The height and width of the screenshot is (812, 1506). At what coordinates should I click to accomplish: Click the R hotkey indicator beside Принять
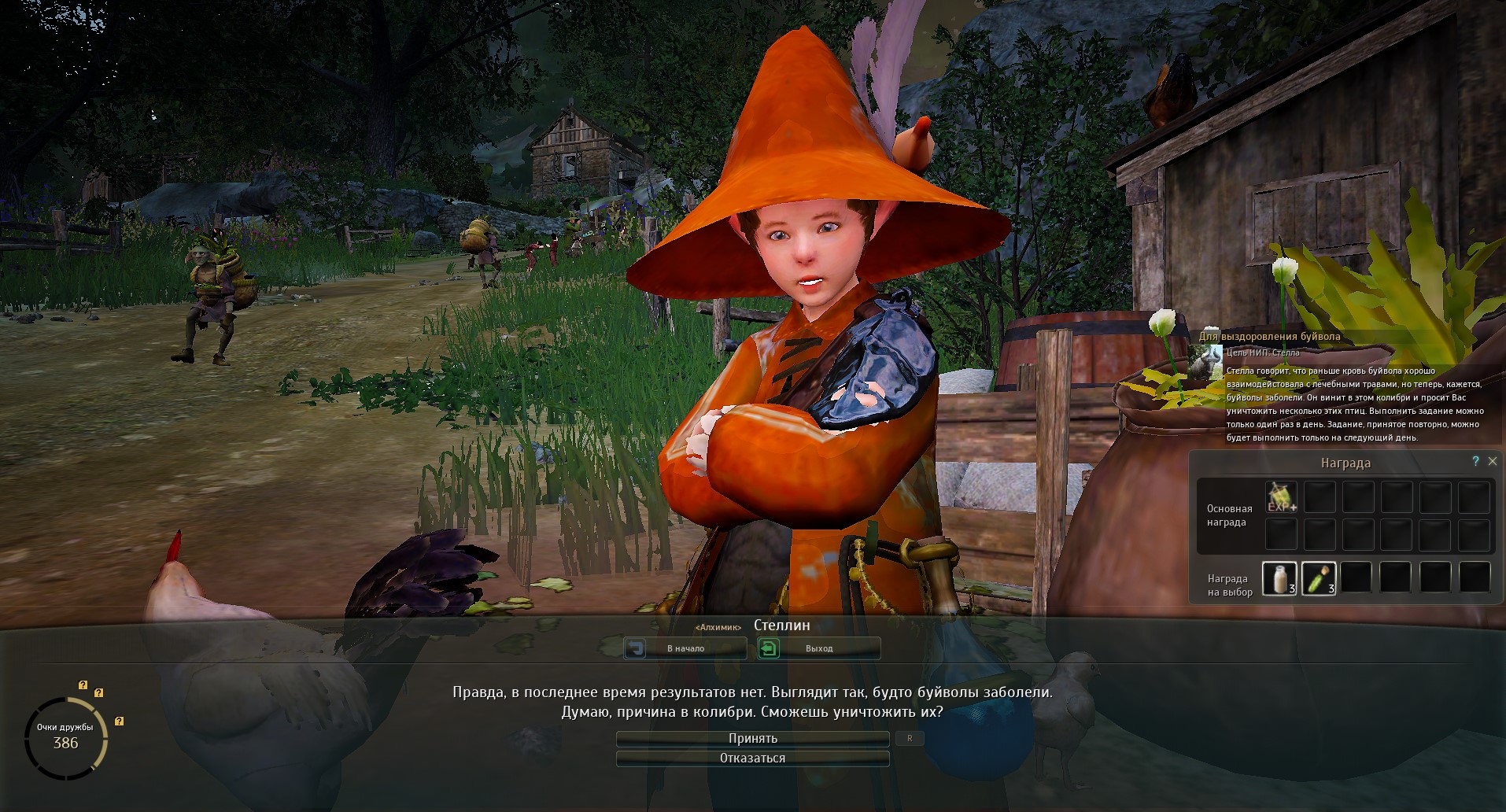coord(910,738)
